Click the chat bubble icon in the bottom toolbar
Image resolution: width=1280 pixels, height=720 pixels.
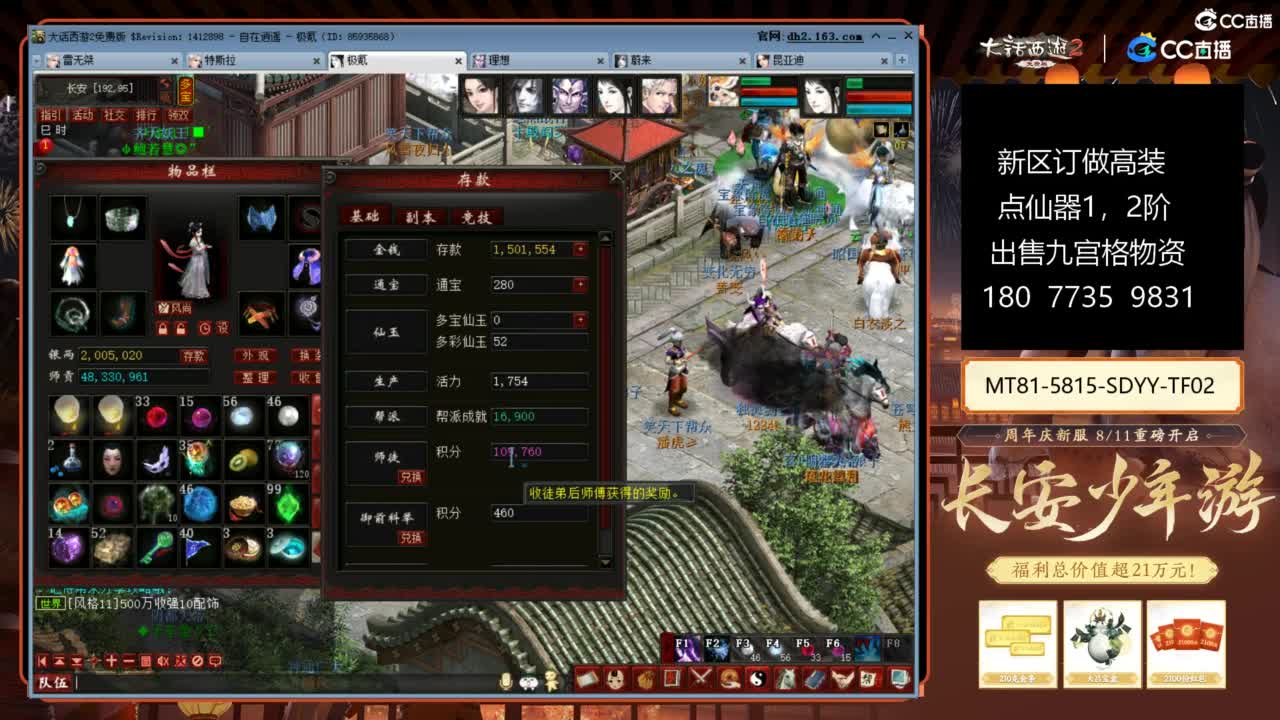pos(213,660)
